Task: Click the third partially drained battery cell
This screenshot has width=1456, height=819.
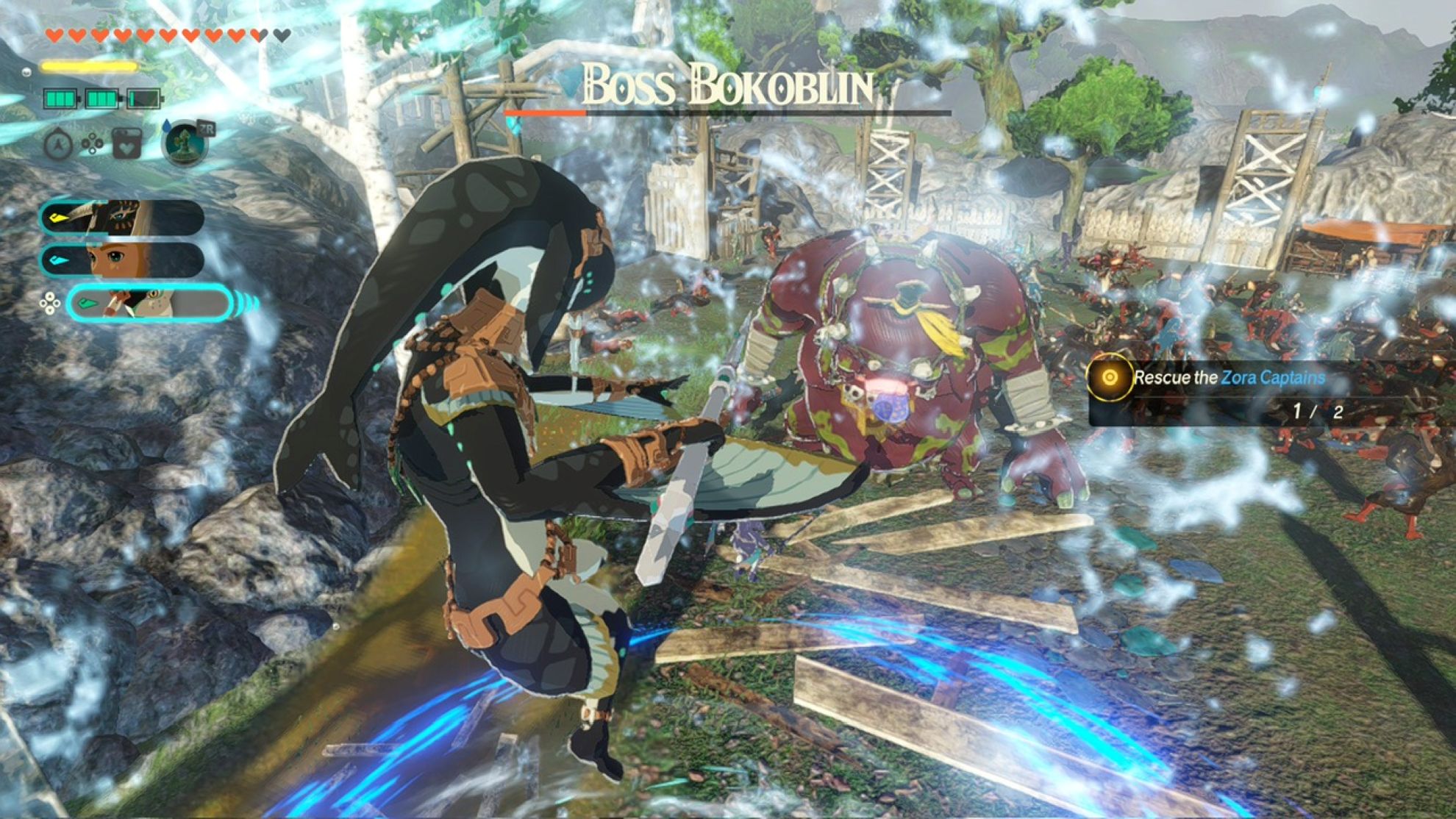Action: coord(144,99)
